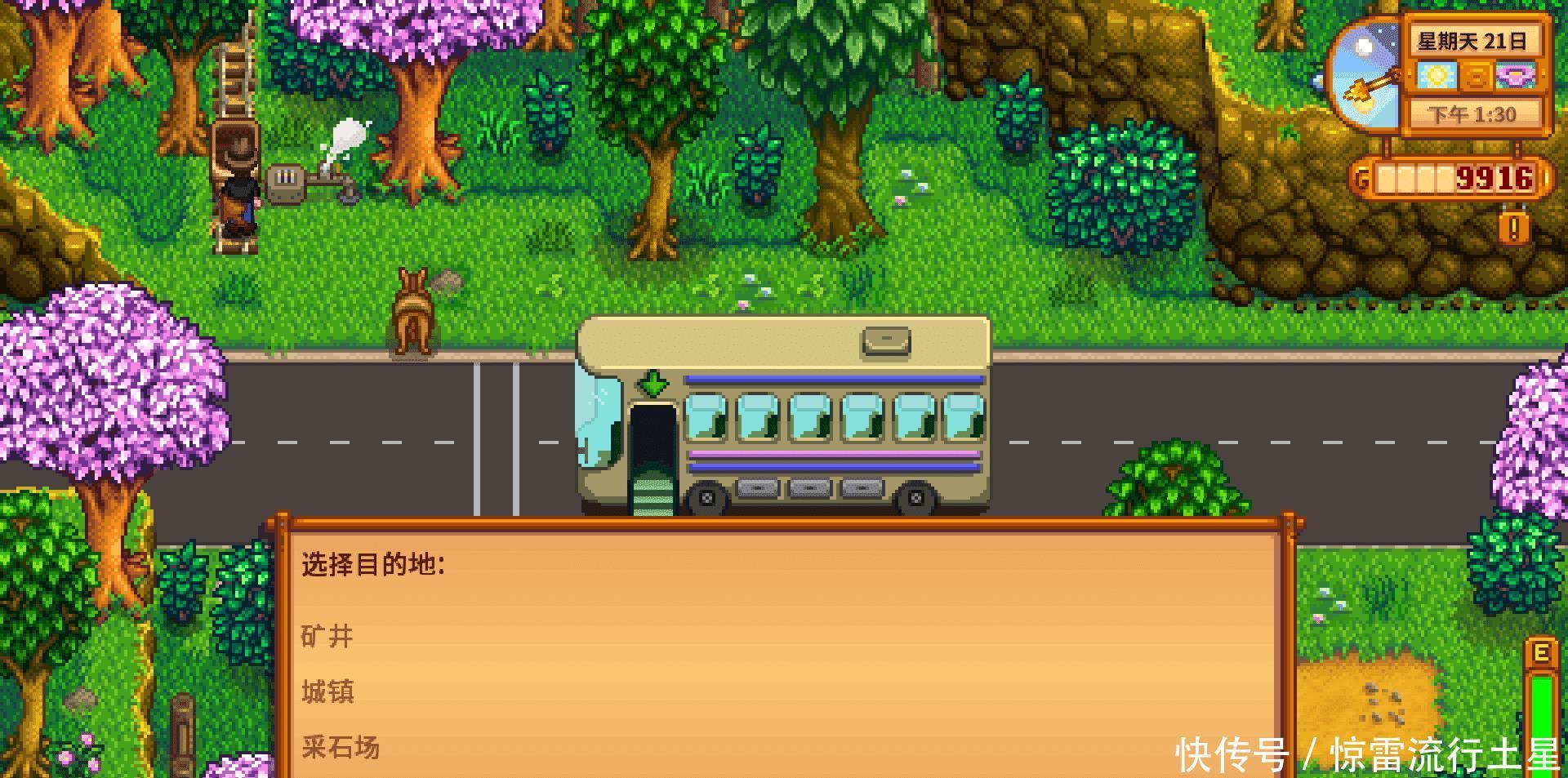
Task: Choose the 矿井 destination
Action: point(327,636)
